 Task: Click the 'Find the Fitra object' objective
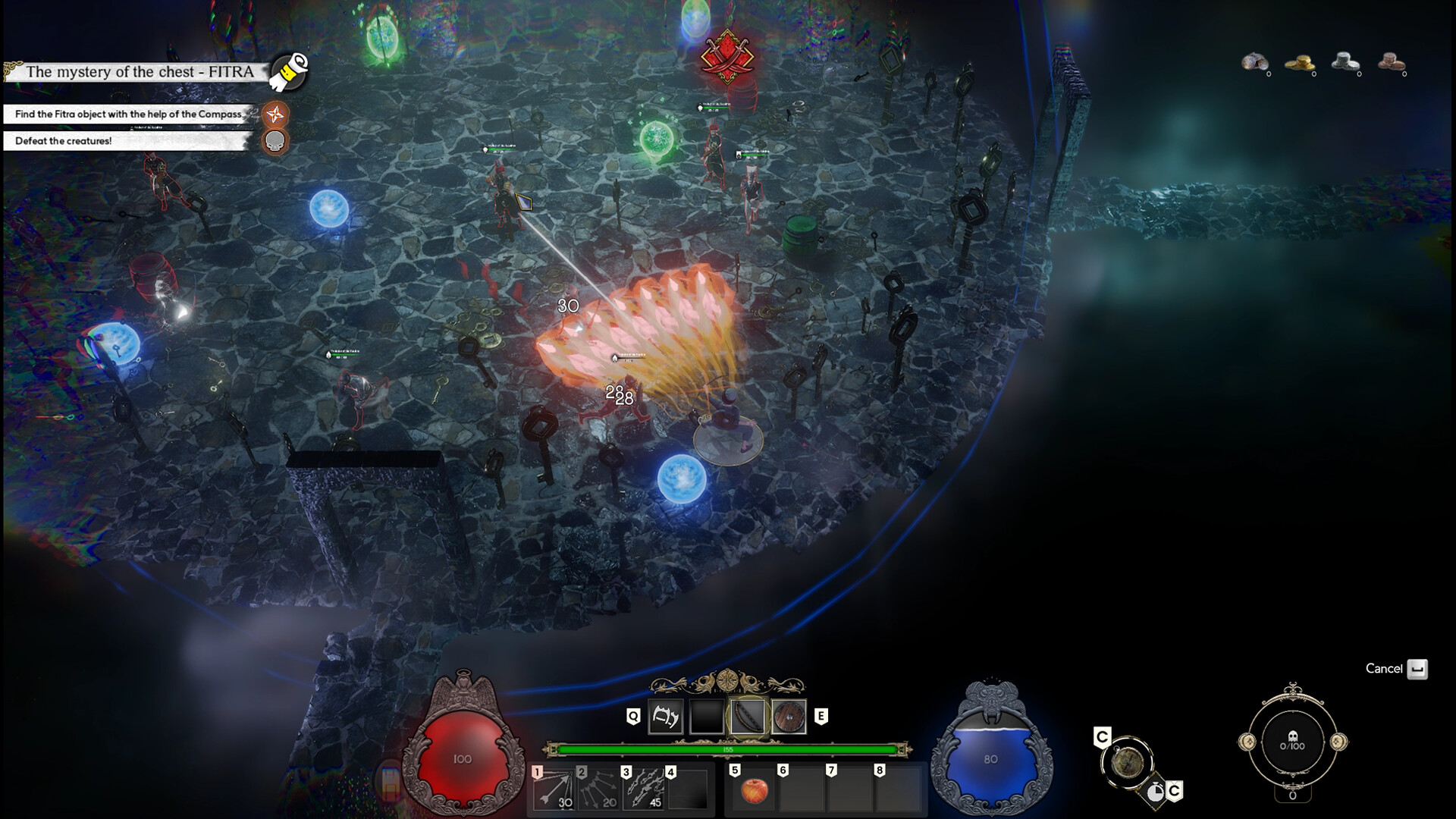point(128,115)
